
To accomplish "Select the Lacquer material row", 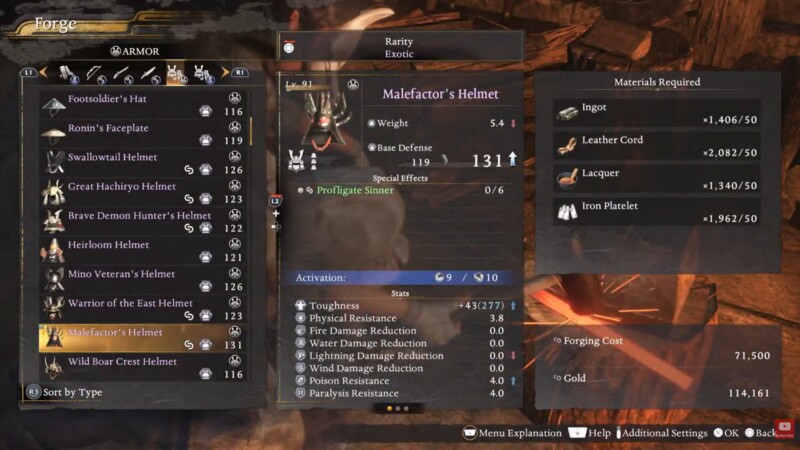I will (657, 179).
